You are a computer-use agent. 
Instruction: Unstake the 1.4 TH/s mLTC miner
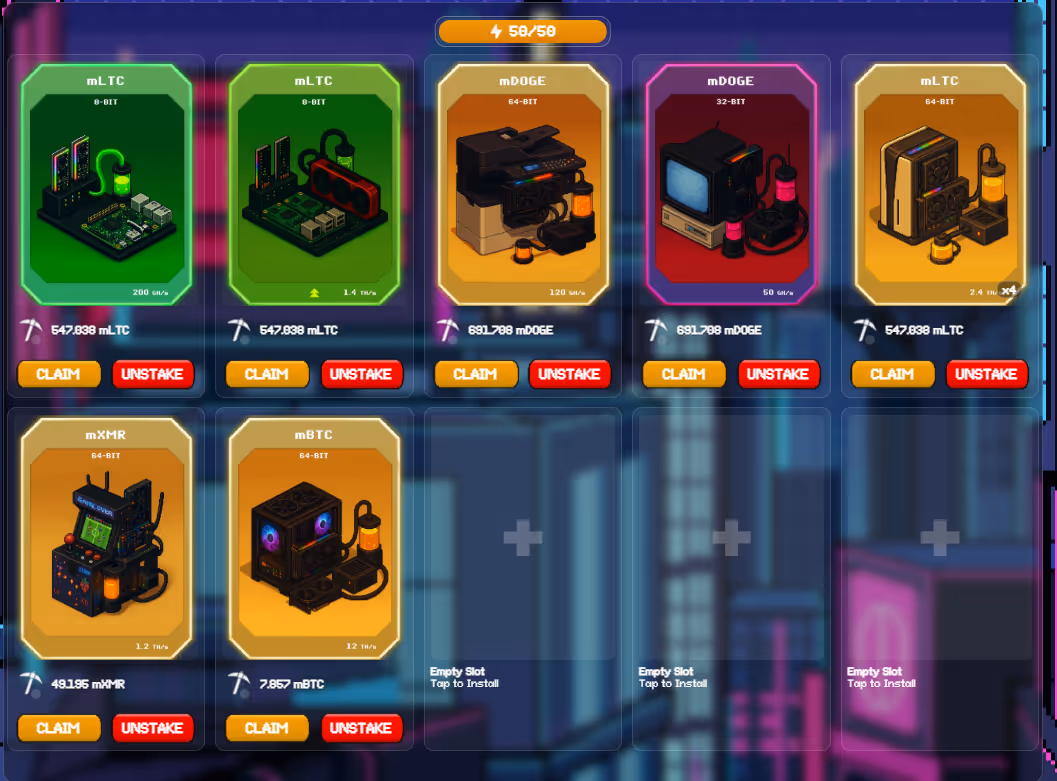click(x=361, y=374)
